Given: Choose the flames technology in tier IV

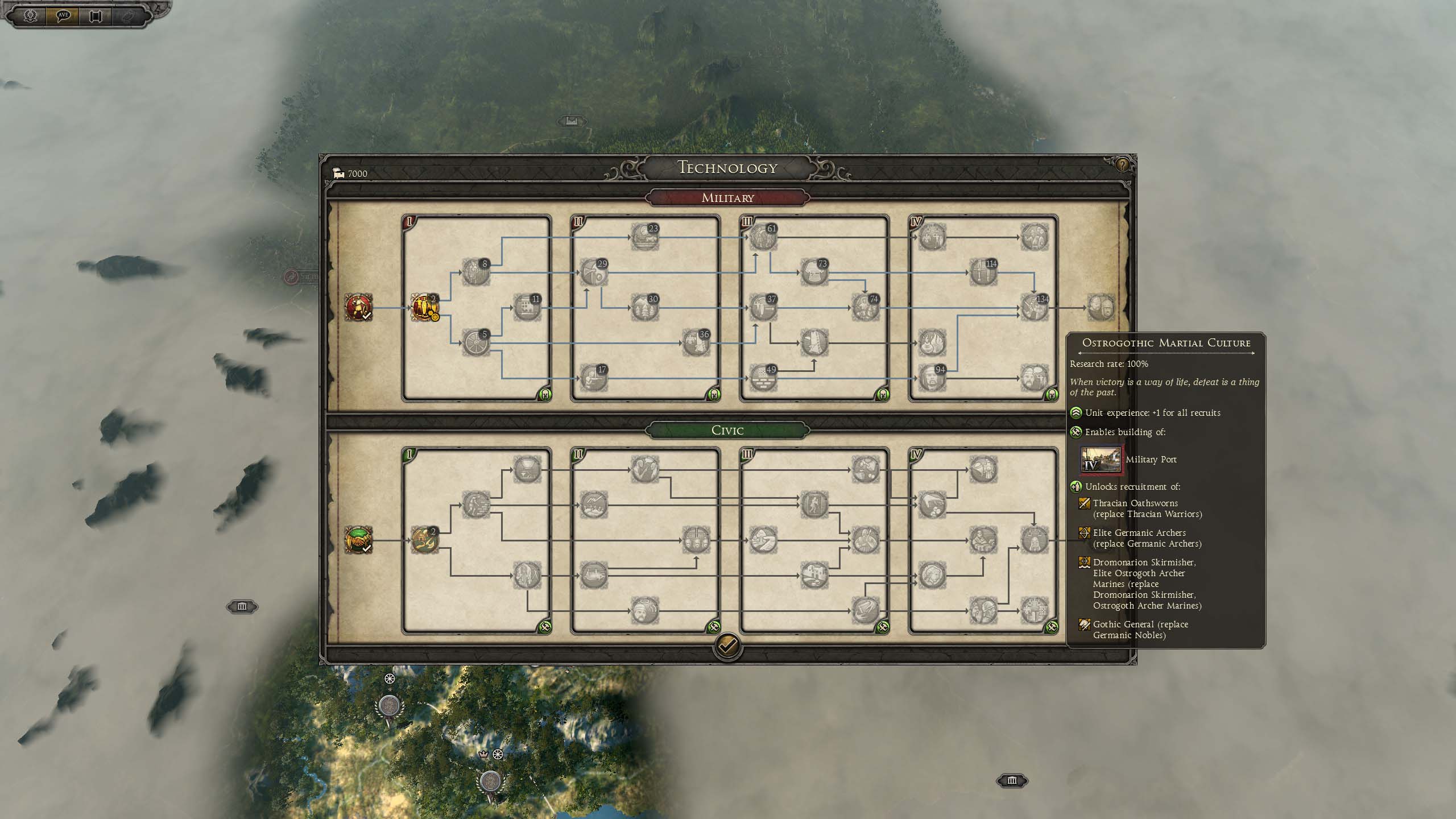Looking at the screenshot, I should 932,343.
